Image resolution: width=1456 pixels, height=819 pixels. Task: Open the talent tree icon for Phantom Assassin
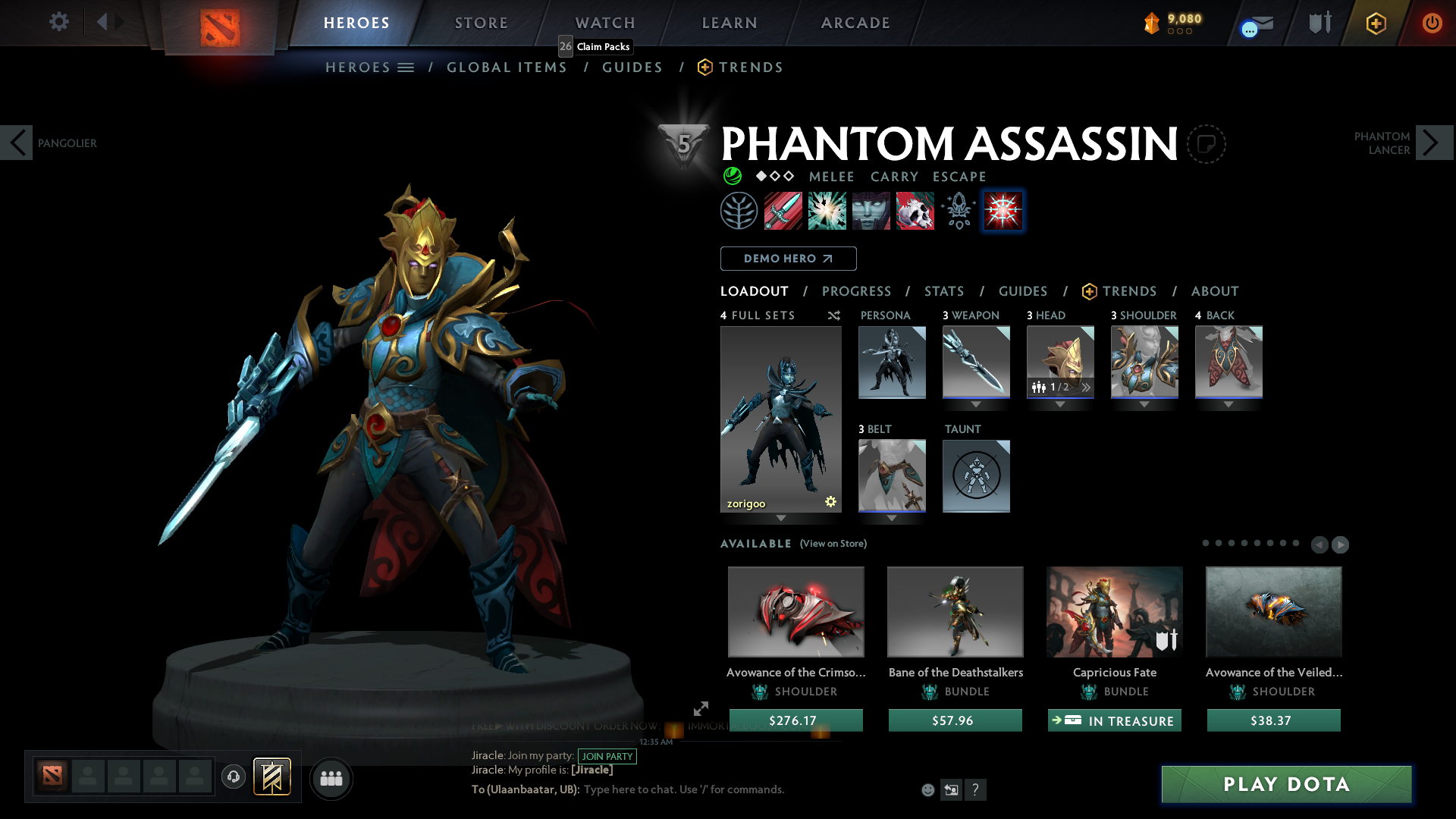click(739, 211)
